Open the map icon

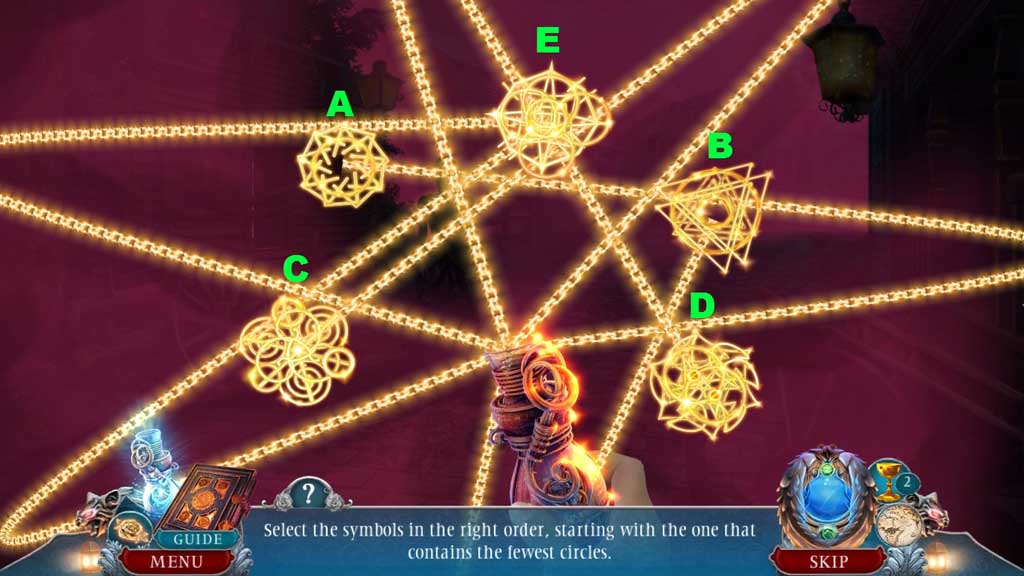pyautogui.click(x=898, y=524)
